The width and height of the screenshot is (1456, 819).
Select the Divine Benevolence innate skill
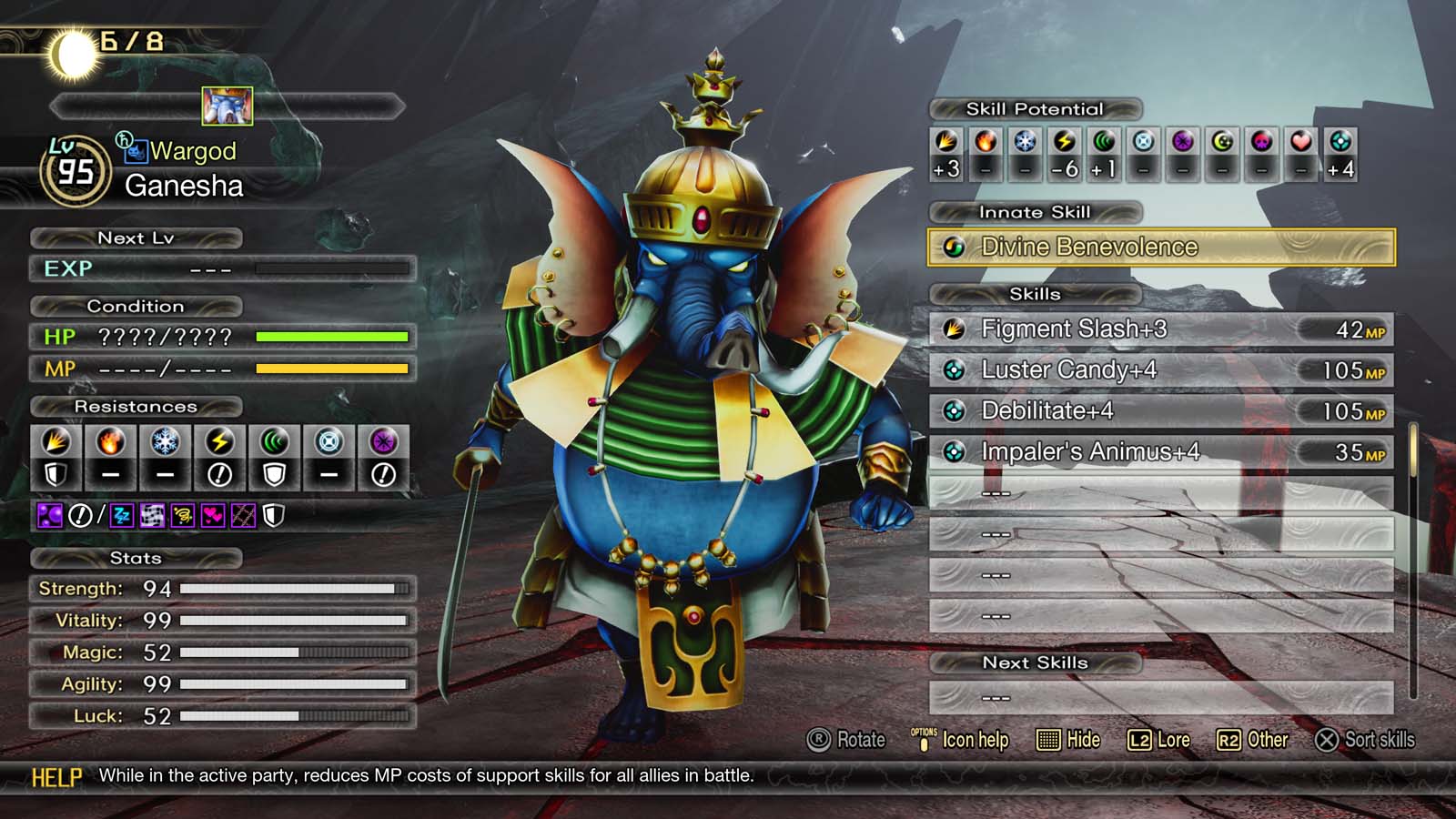tap(1087, 247)
